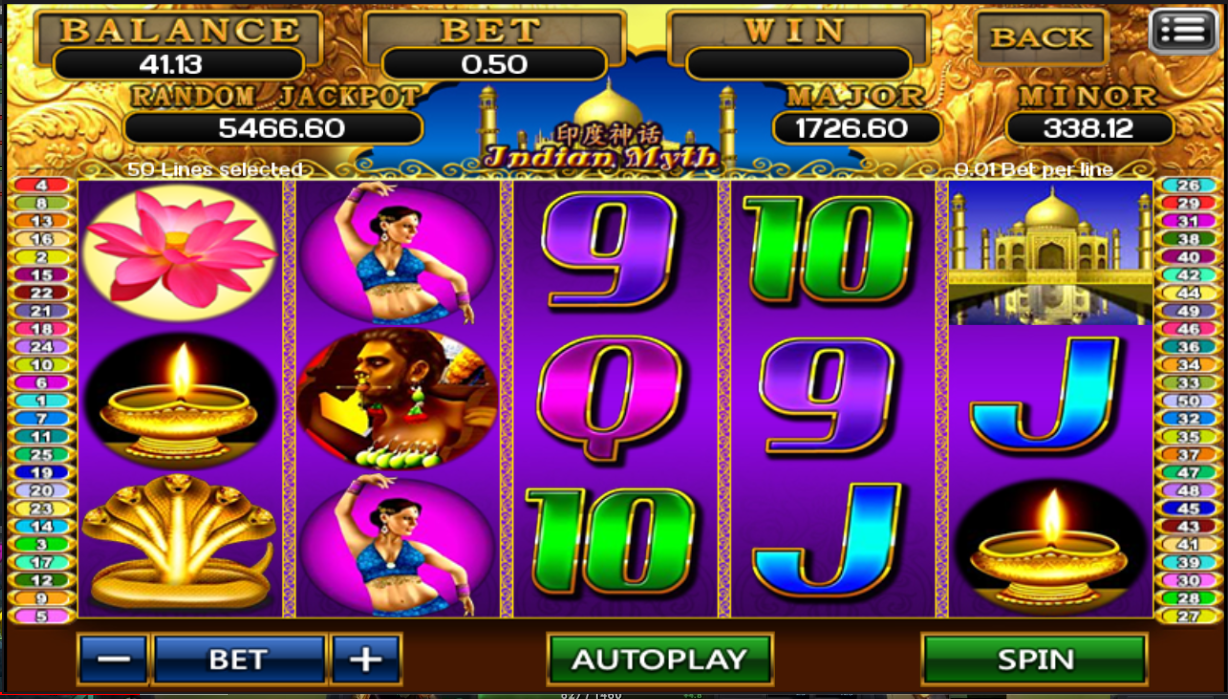The width and height of the screenshot is (1228, 699).
Task: Start Autoplay mode
Action: [x=659, y=660]
